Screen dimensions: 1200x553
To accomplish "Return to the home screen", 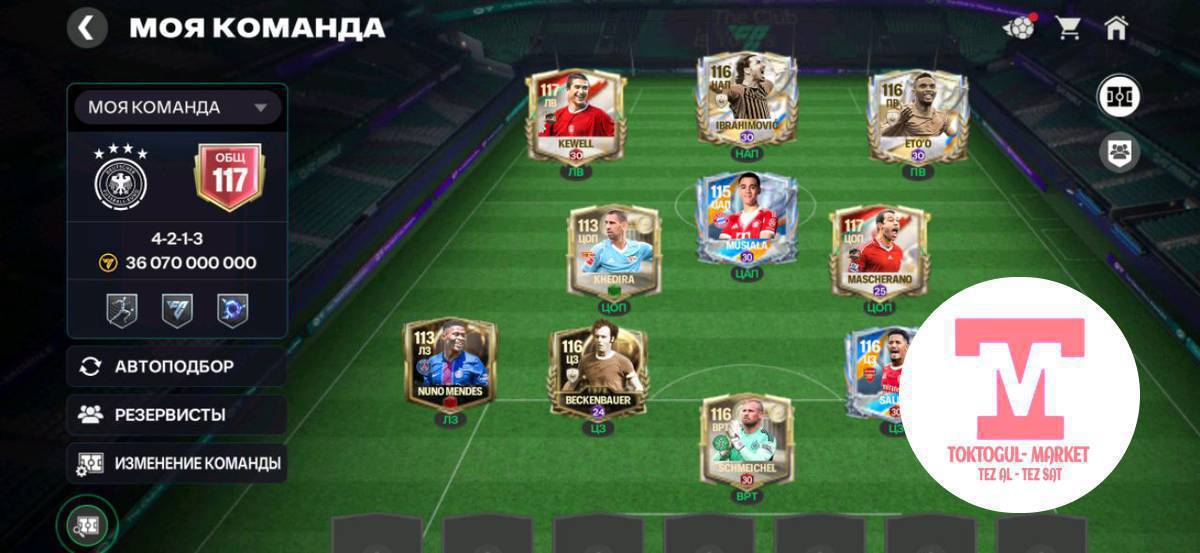I will coord(1117,28).
